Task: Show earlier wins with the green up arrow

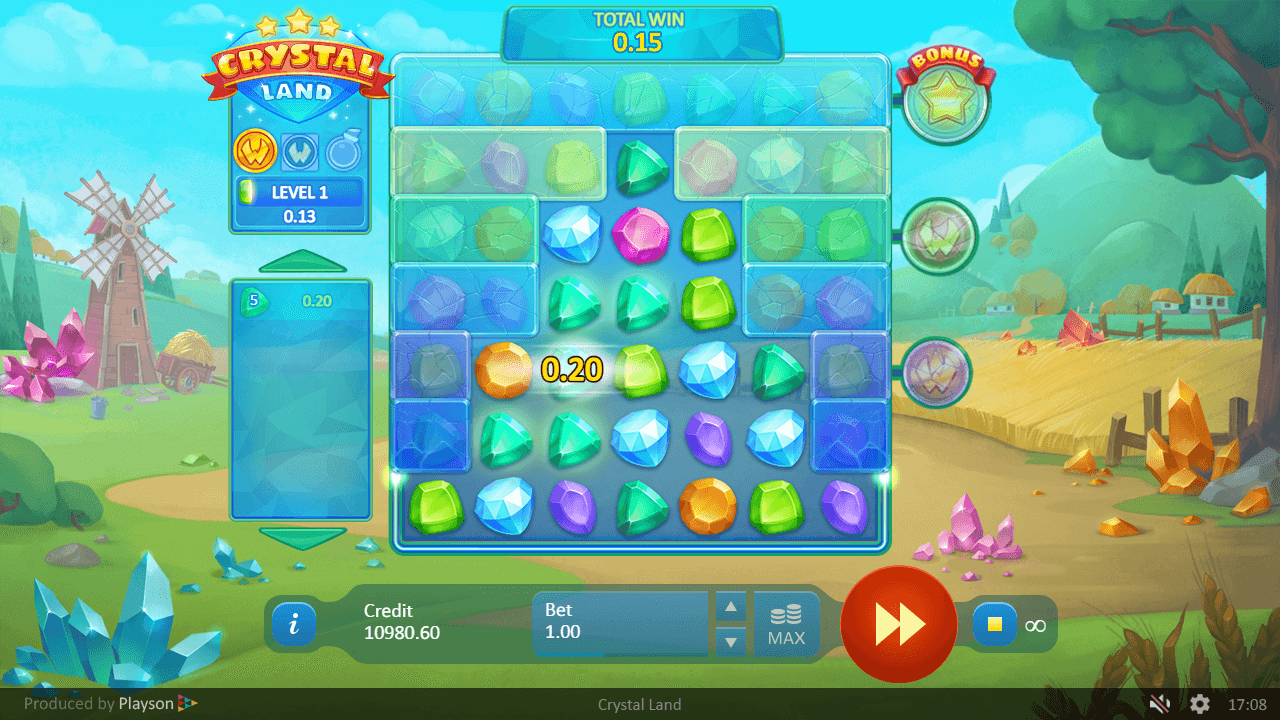Action: [x=302, y=263]
